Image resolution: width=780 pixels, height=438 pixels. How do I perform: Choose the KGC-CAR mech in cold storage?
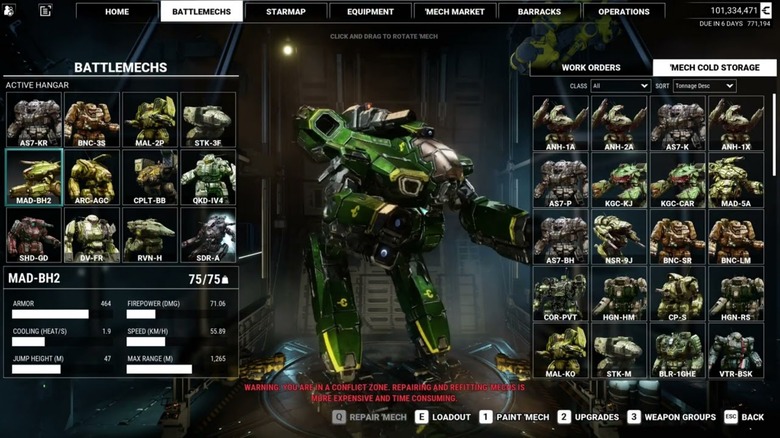pos(677,181)
